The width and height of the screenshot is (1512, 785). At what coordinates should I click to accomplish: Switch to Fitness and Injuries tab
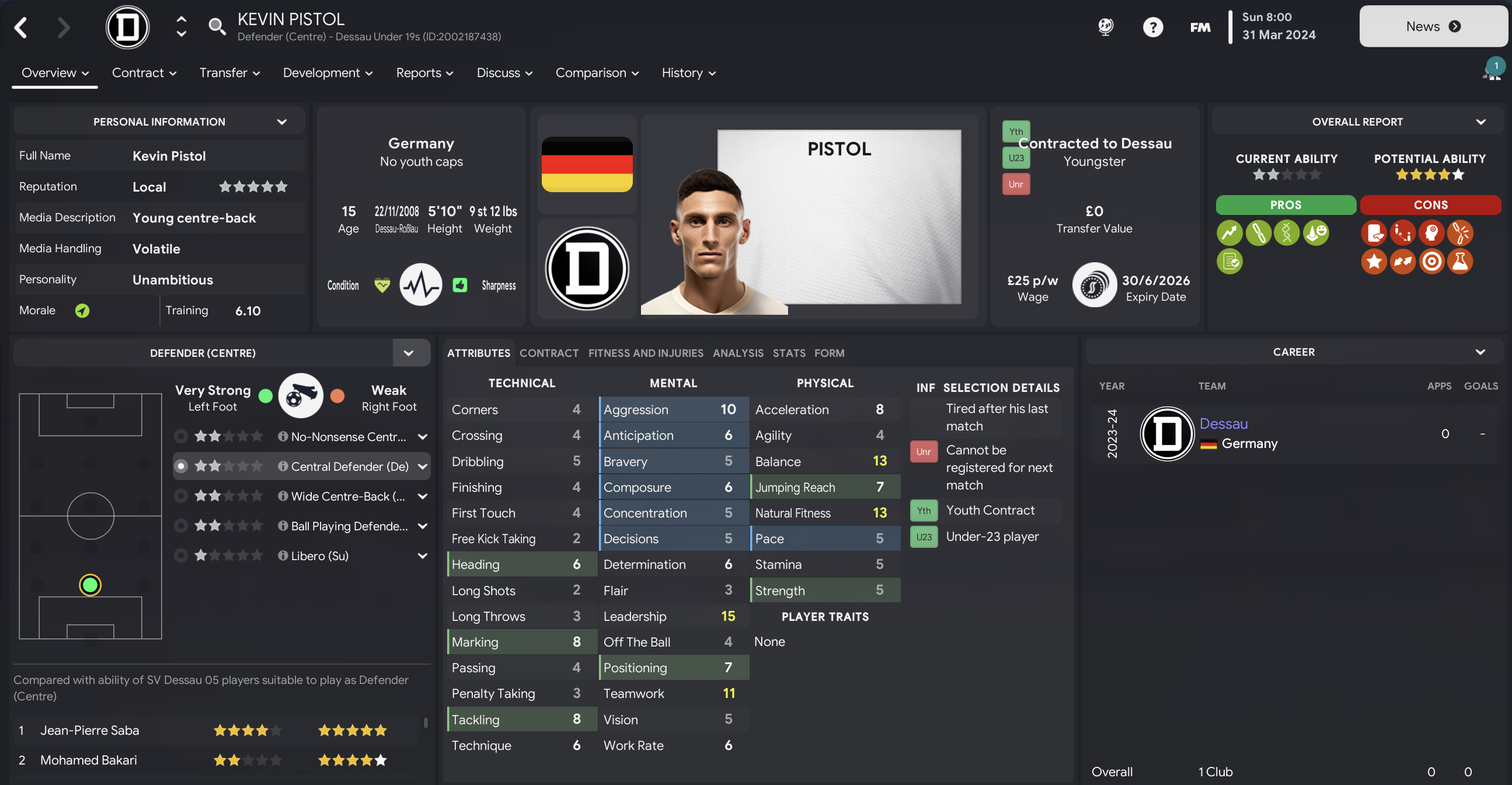click(645, 353)
